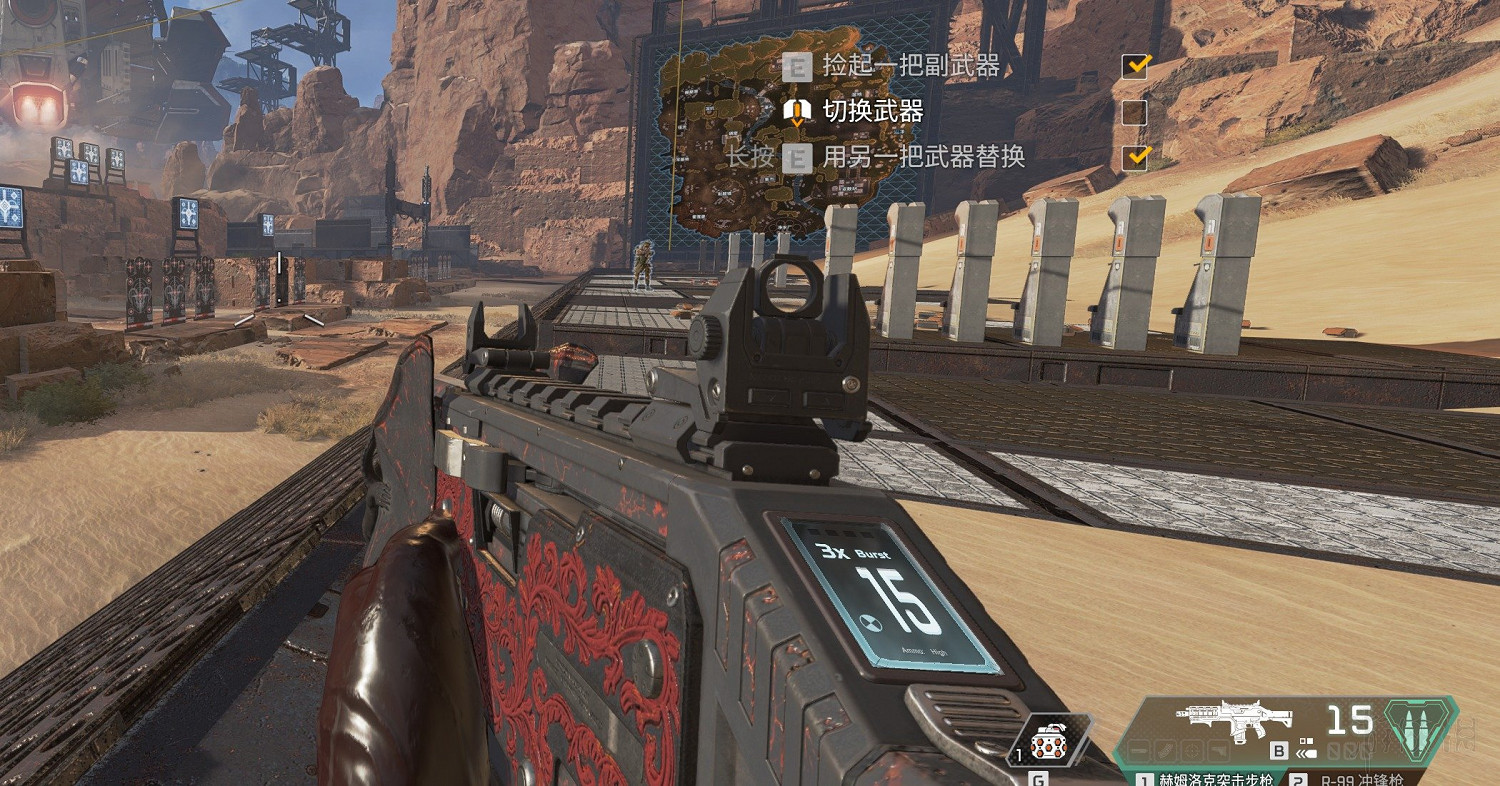
Task: Uncheck the completed box for 捡起一把副武器
Action: coord(1134,67)
